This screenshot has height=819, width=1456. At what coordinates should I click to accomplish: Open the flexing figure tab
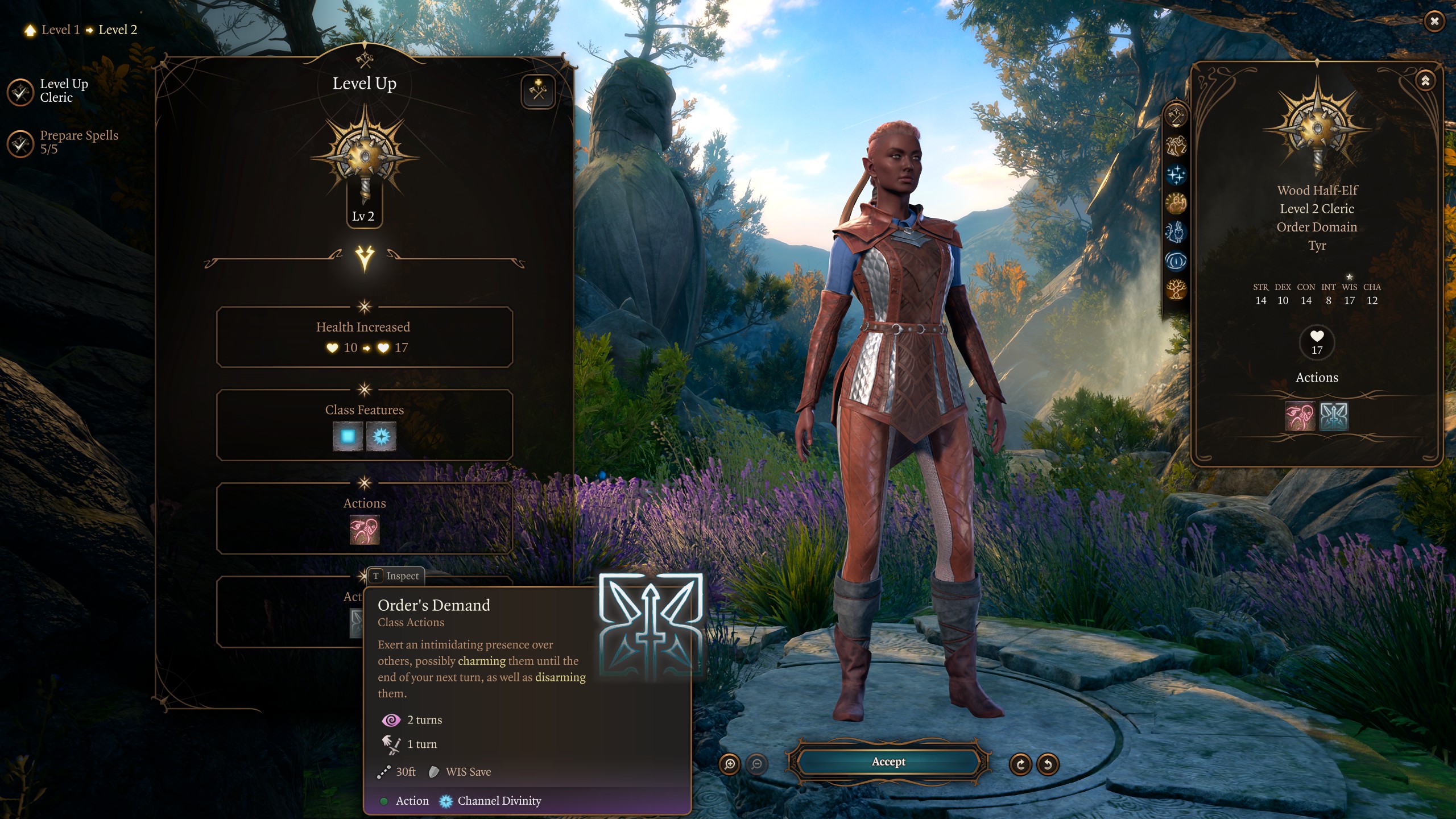coord(1176,203)
